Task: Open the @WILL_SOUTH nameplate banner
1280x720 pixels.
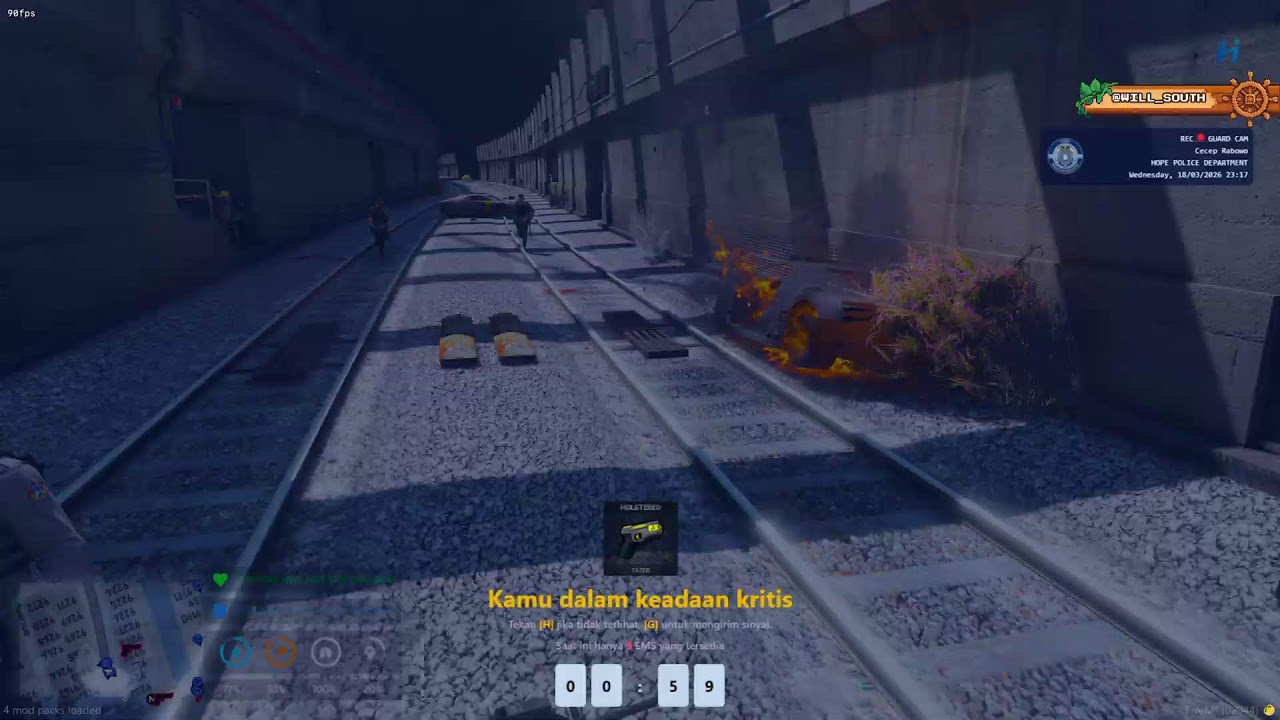Action: 1160,98
